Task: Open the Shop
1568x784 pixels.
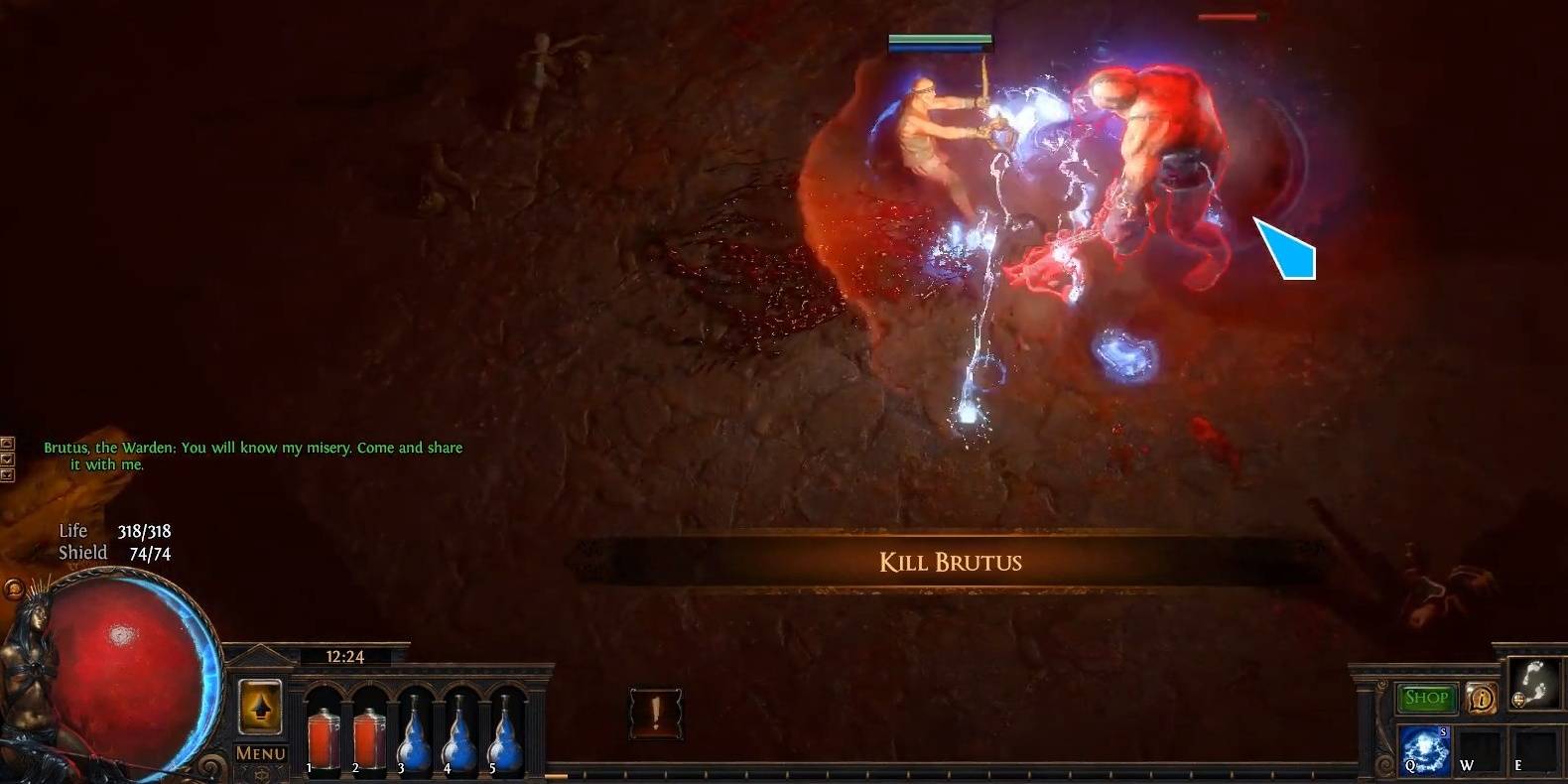Action: (x=1427, y=698)
